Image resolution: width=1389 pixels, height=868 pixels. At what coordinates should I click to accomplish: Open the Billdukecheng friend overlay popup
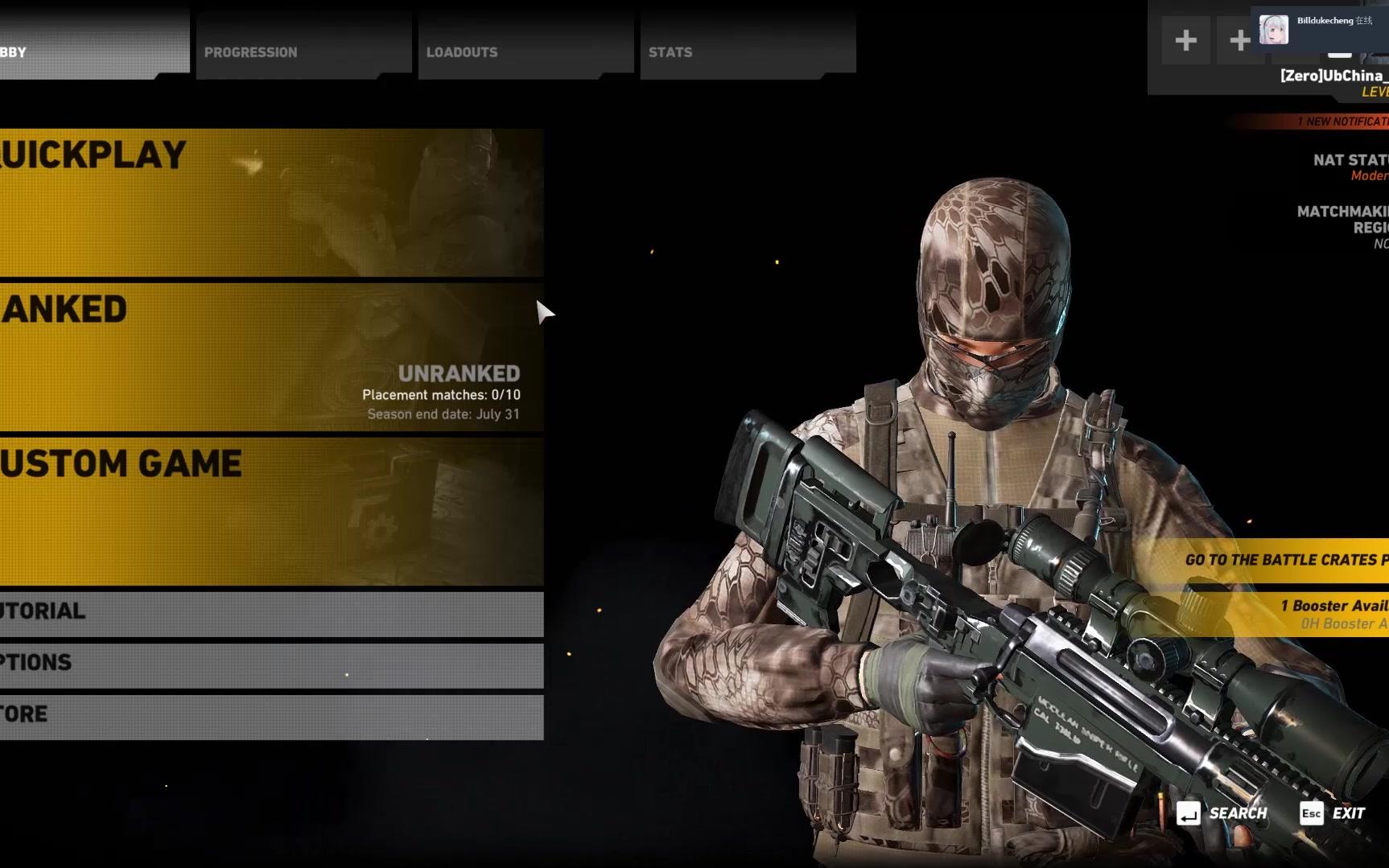click(x=1320, y=28)
